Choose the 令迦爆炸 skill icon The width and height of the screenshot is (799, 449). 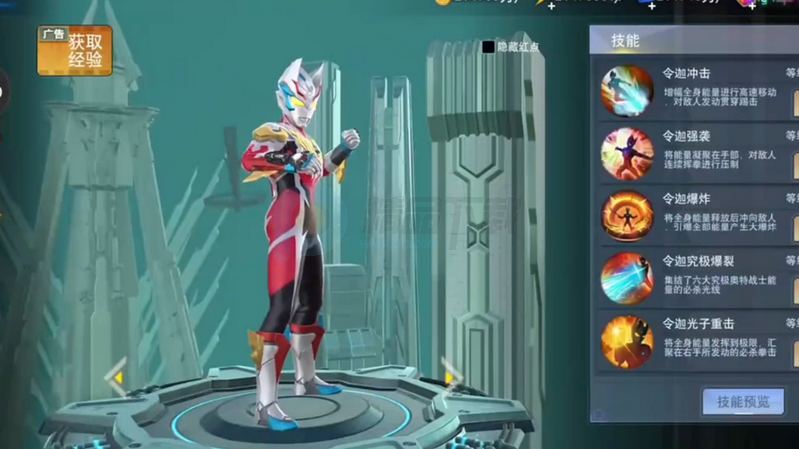tap(627, 215)
